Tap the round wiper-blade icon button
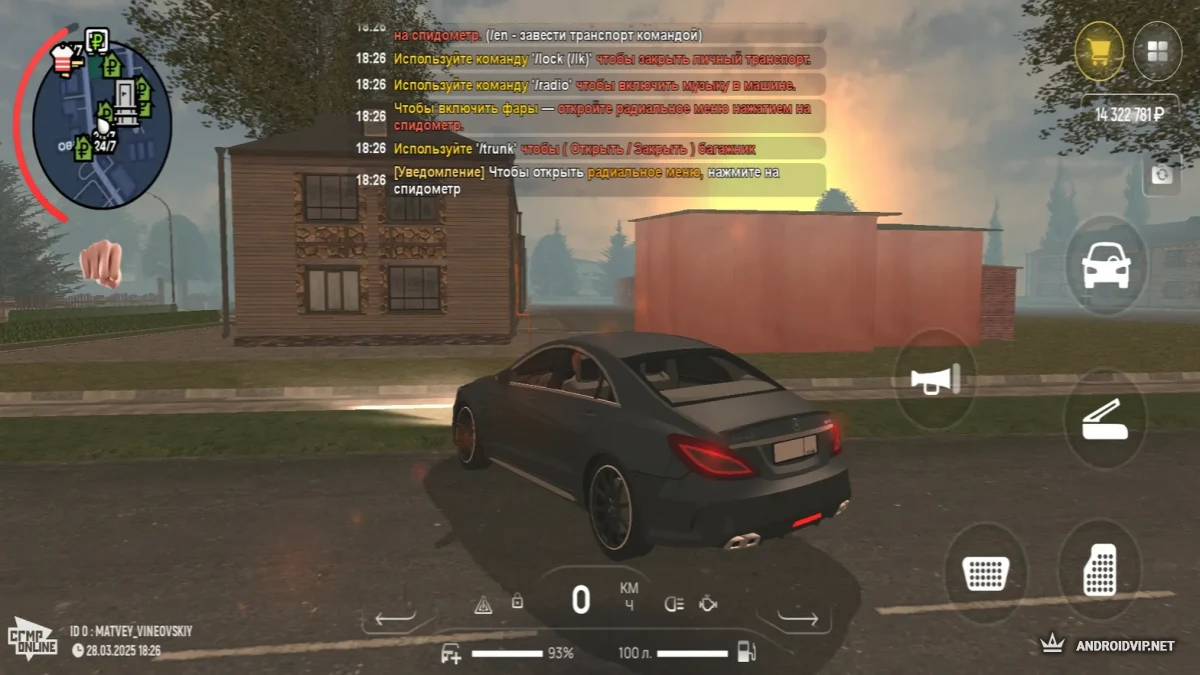 pos(1105,419)
